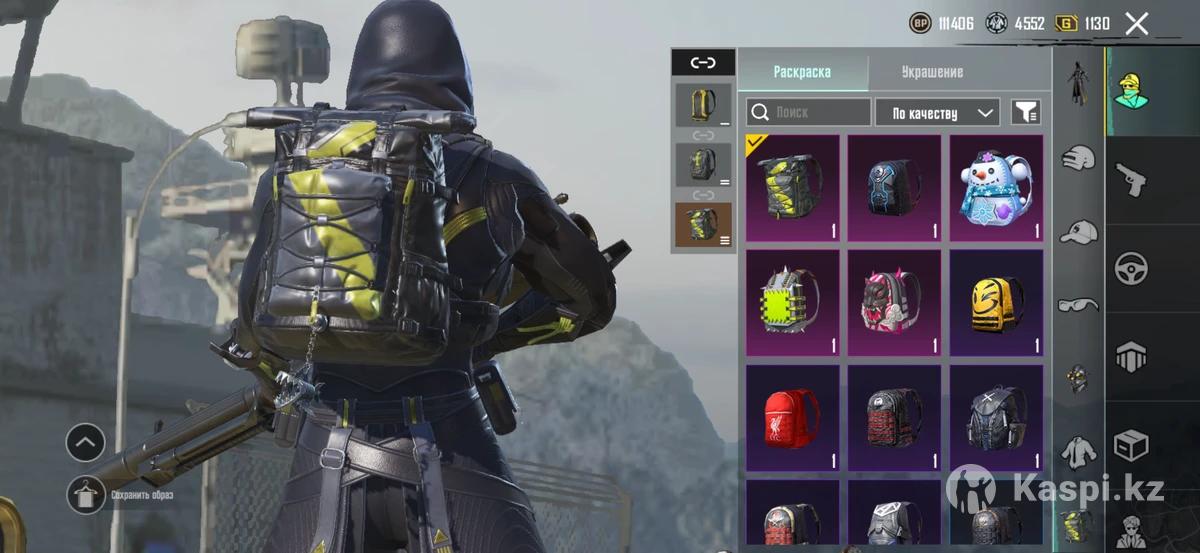1200x553 pixels.
Task: Click Сохранить образ hanger button
Action: coord(86,495)
